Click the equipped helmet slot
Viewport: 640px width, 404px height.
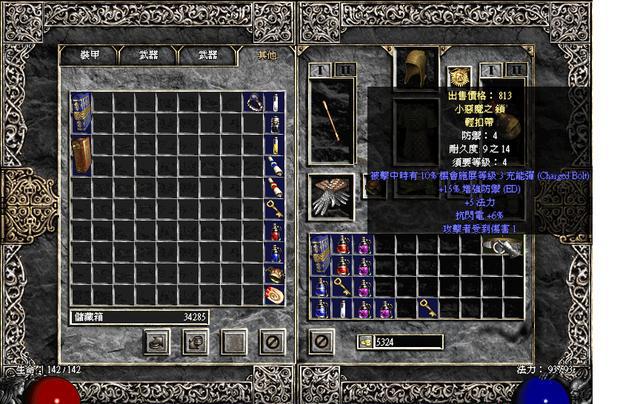pos(416,68)
